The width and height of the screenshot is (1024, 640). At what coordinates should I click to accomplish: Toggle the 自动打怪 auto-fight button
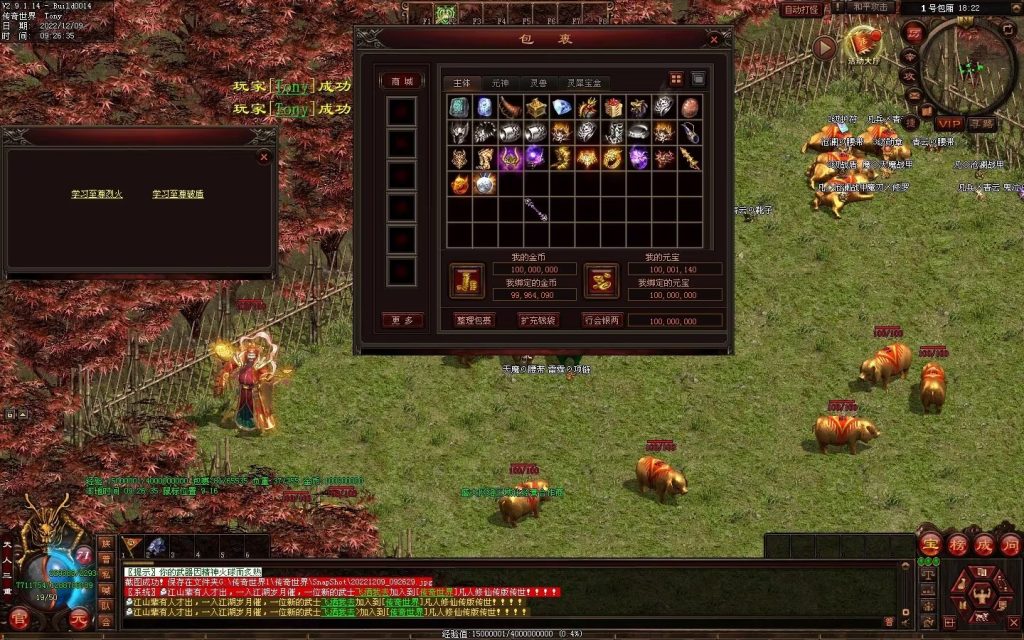coord(801,9)
